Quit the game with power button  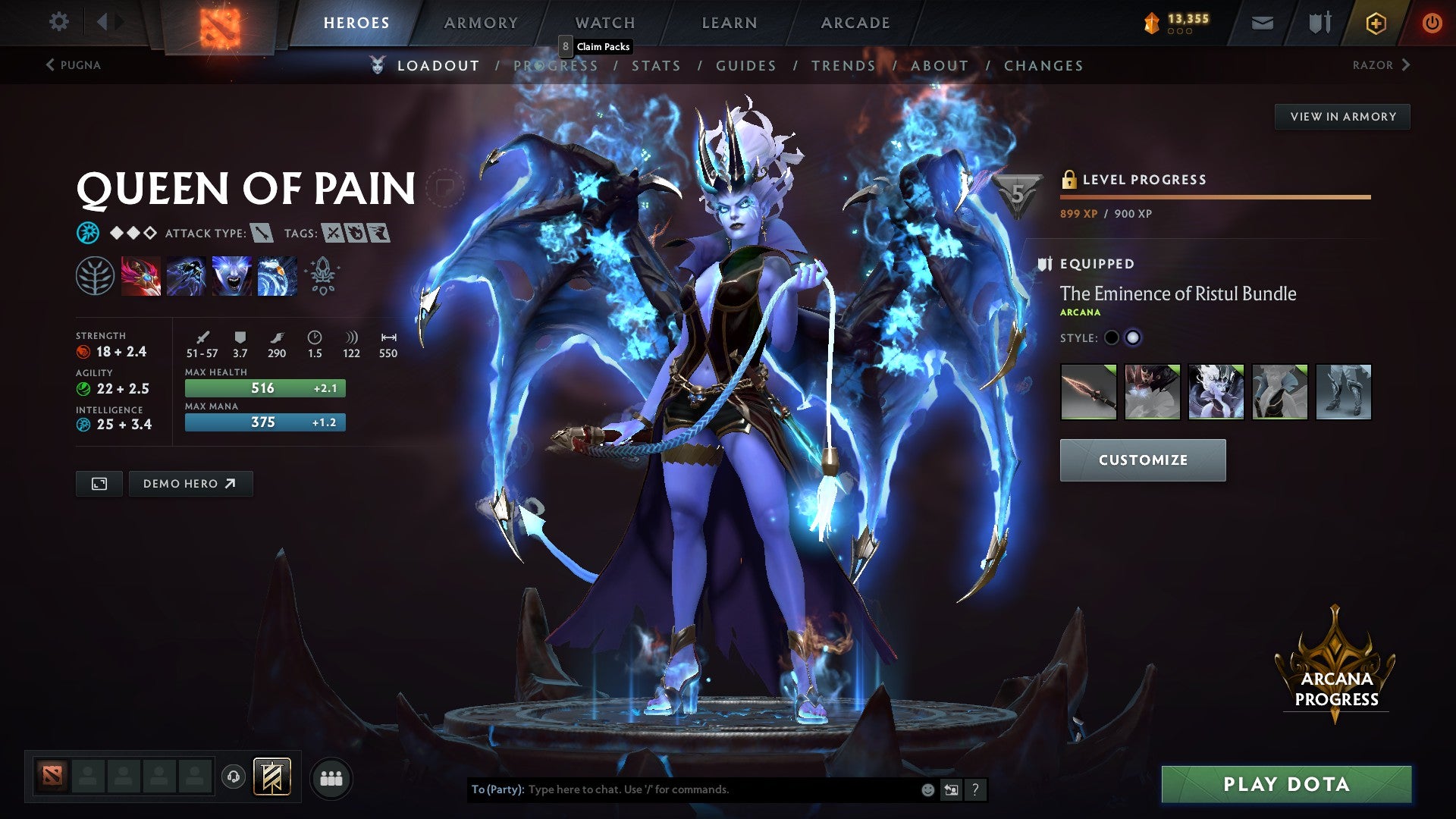1431,23
